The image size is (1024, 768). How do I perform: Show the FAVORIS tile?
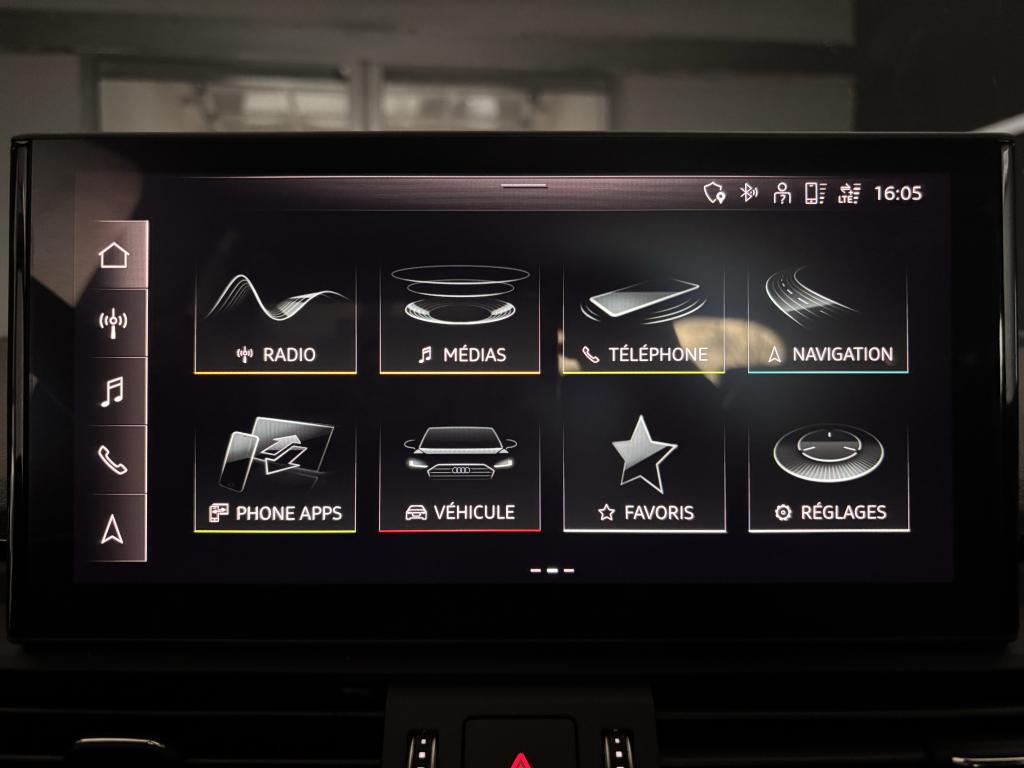[644, 477]
